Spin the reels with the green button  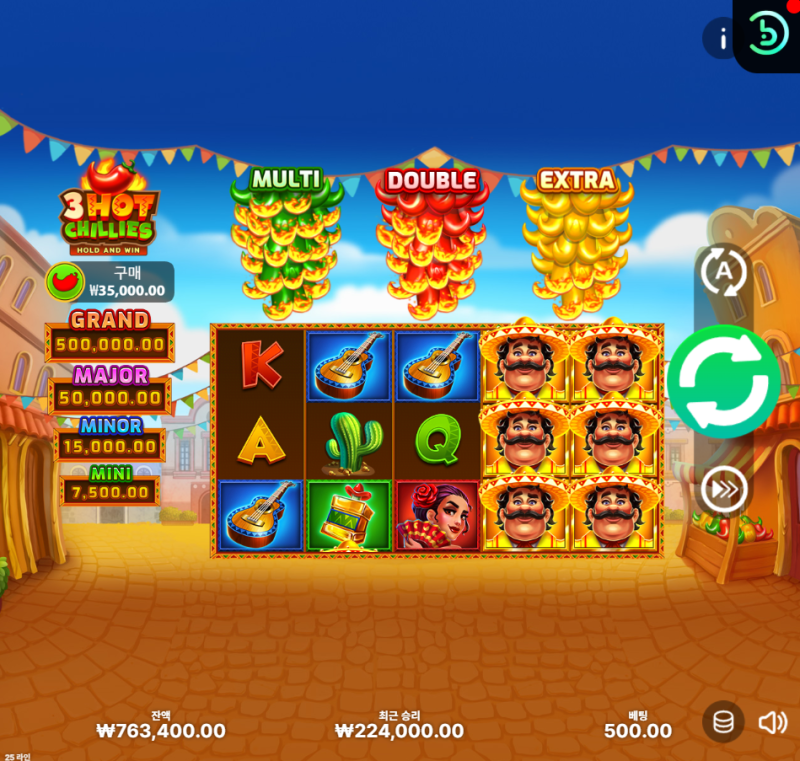[x=723, y=381]
